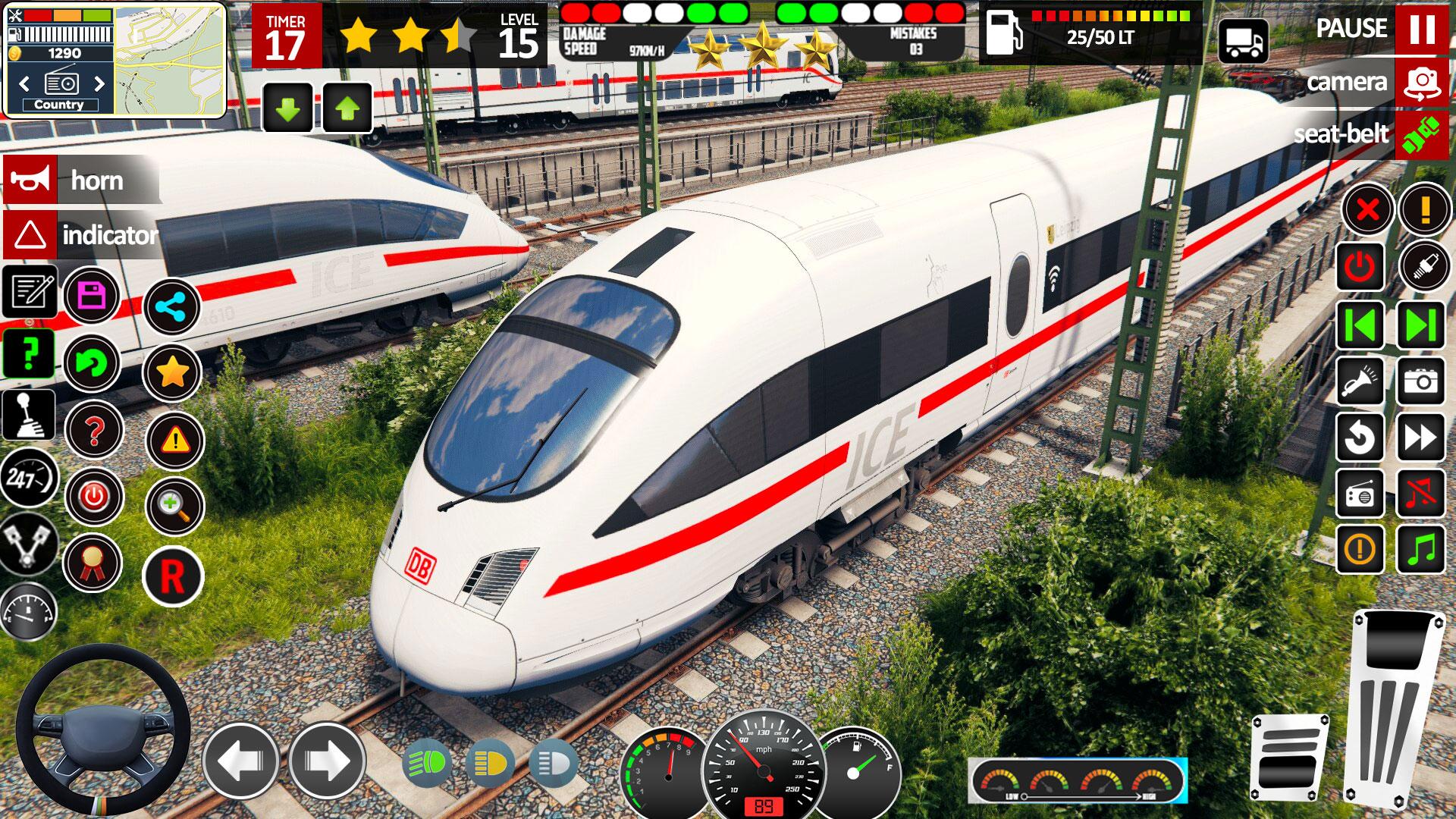Tap the green up arrow button
Screen dimensions: 1456x819
[x=347, y=108]
